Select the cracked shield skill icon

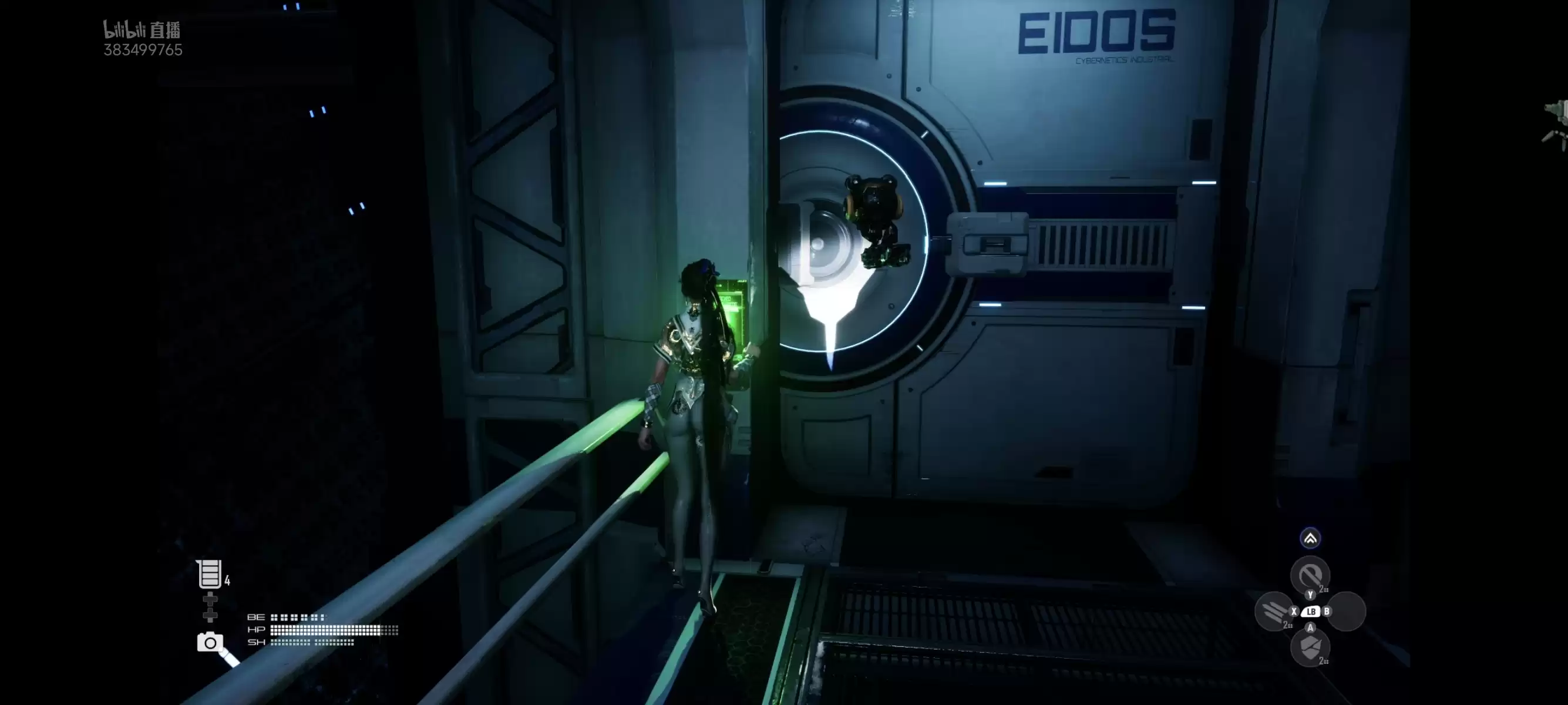(1309, 647)
